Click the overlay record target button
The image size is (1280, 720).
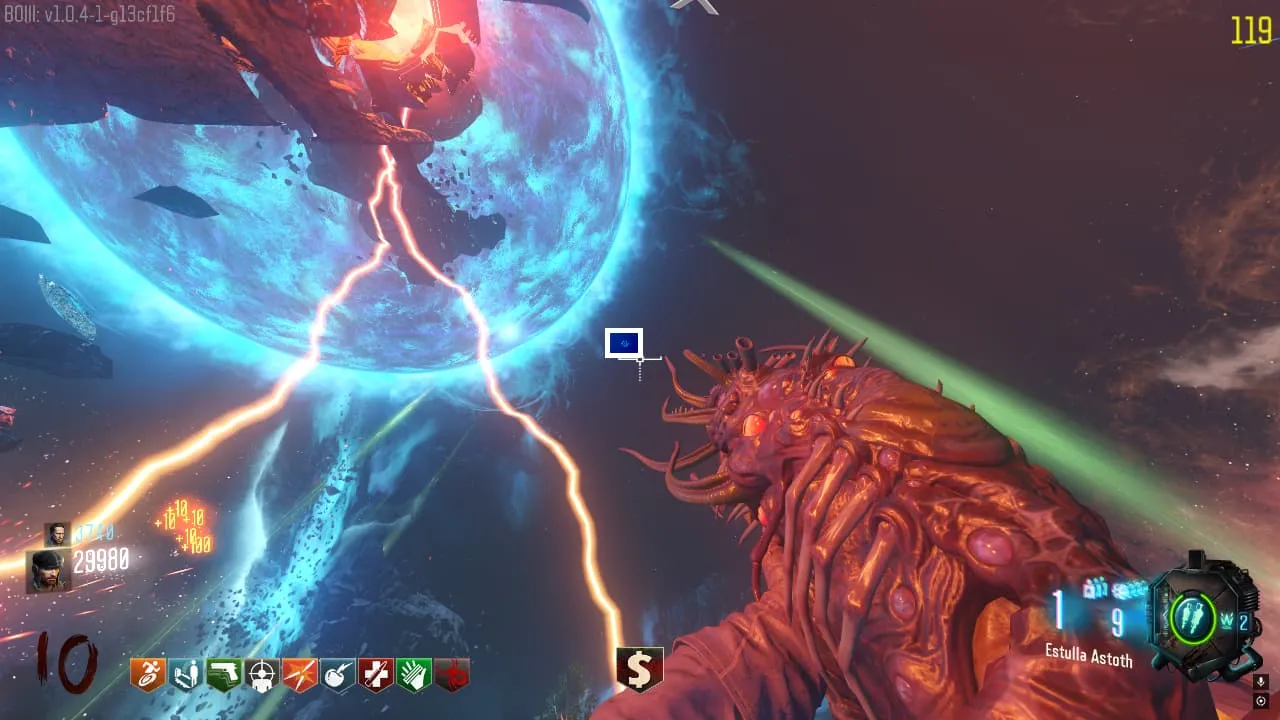pyautogui.click(x=1261, y=700)
